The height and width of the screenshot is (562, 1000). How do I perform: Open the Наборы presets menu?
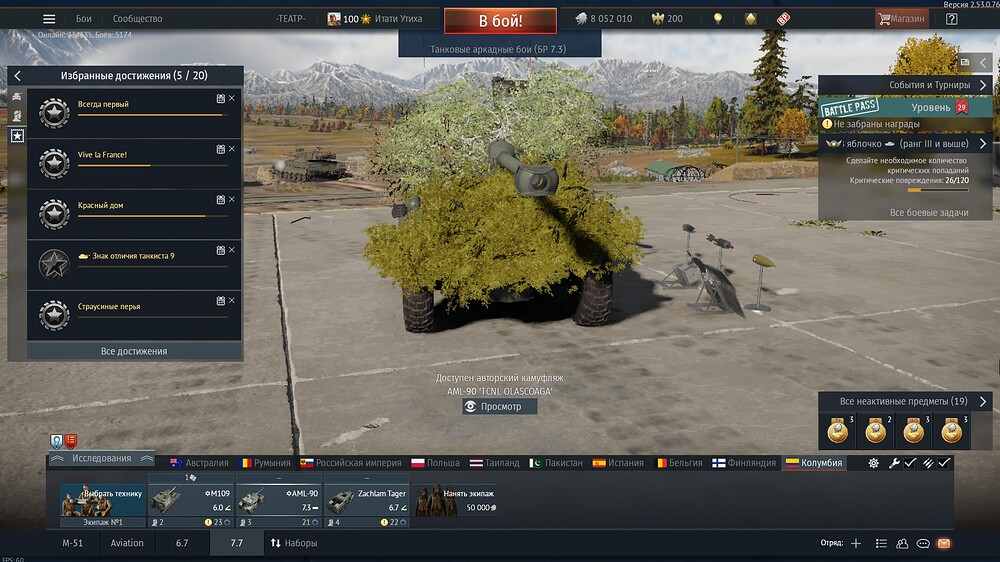(x=293, y=543)
